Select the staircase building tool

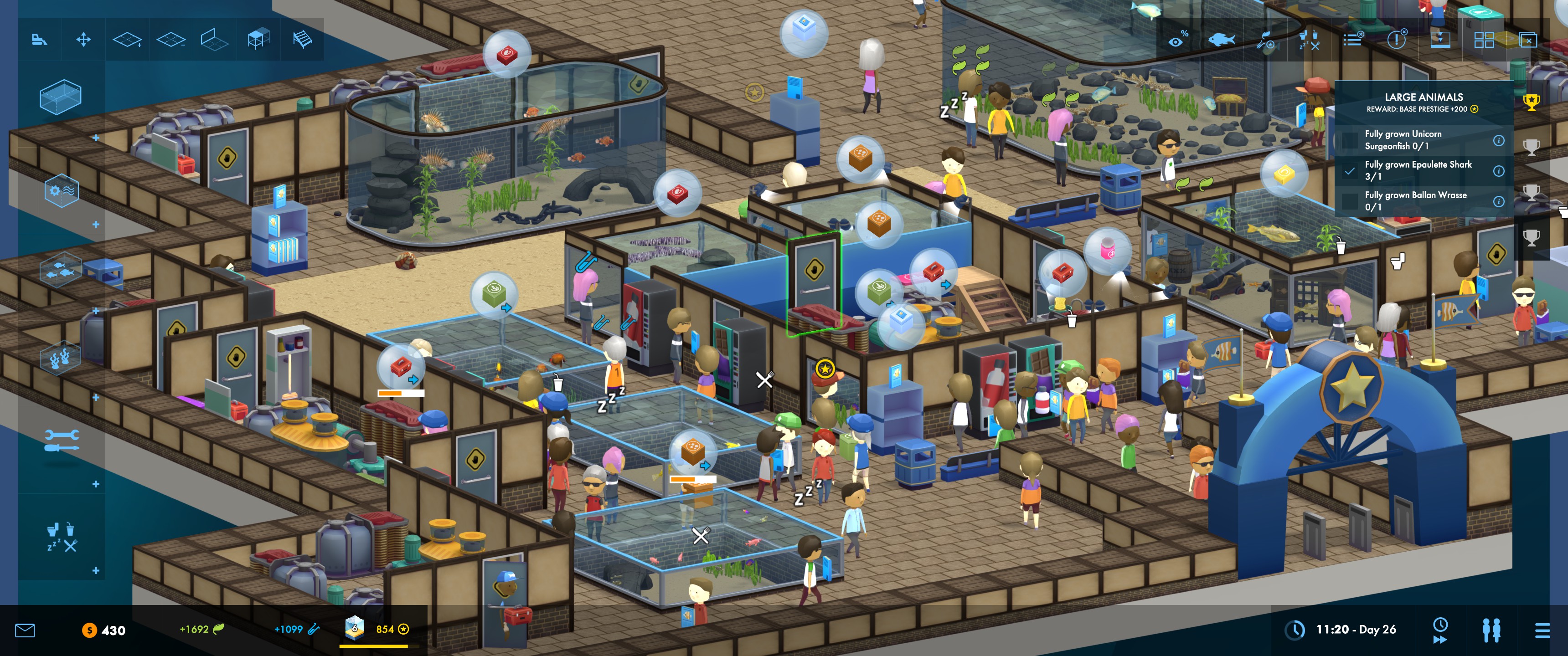[x=302, y=40]
